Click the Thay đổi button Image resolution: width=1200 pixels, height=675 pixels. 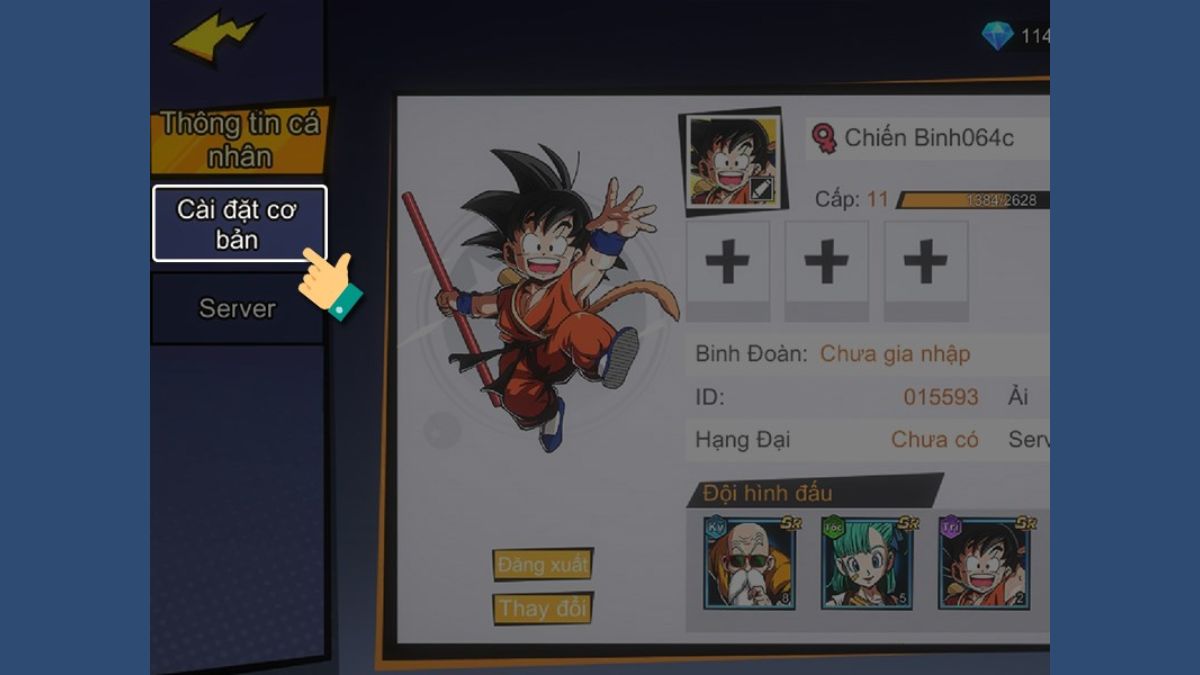coord(543,608)
